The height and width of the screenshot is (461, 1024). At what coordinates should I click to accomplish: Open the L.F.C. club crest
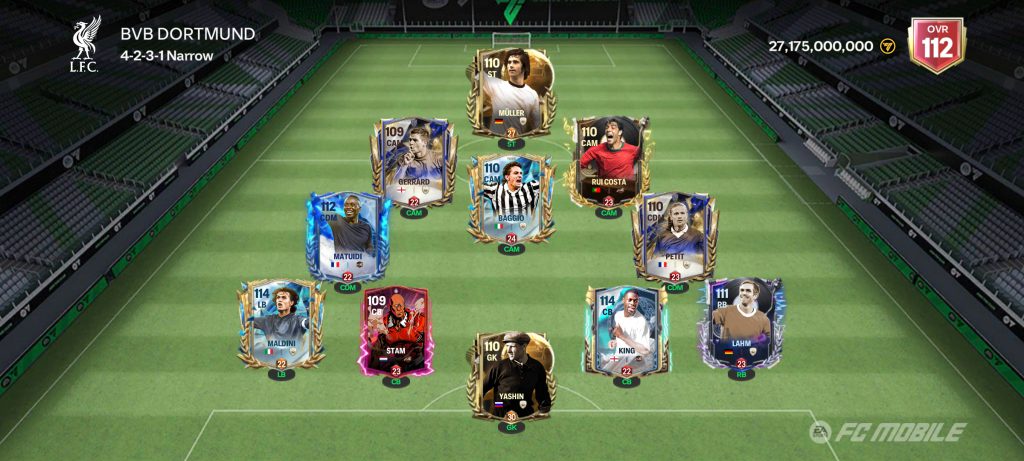click(85, 43)
